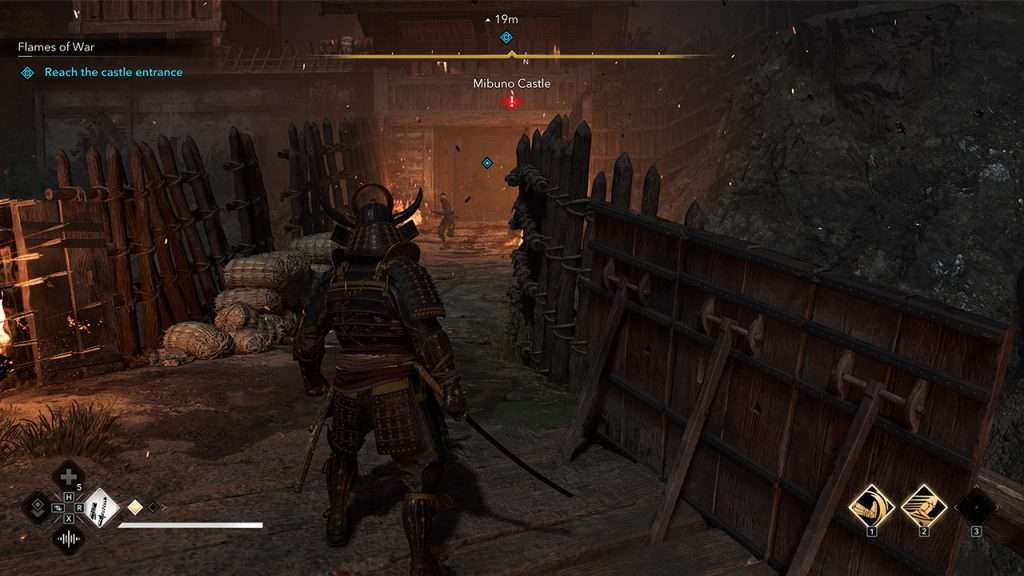
Task: Select the empty third ability slot
Action: click(975, 505)
